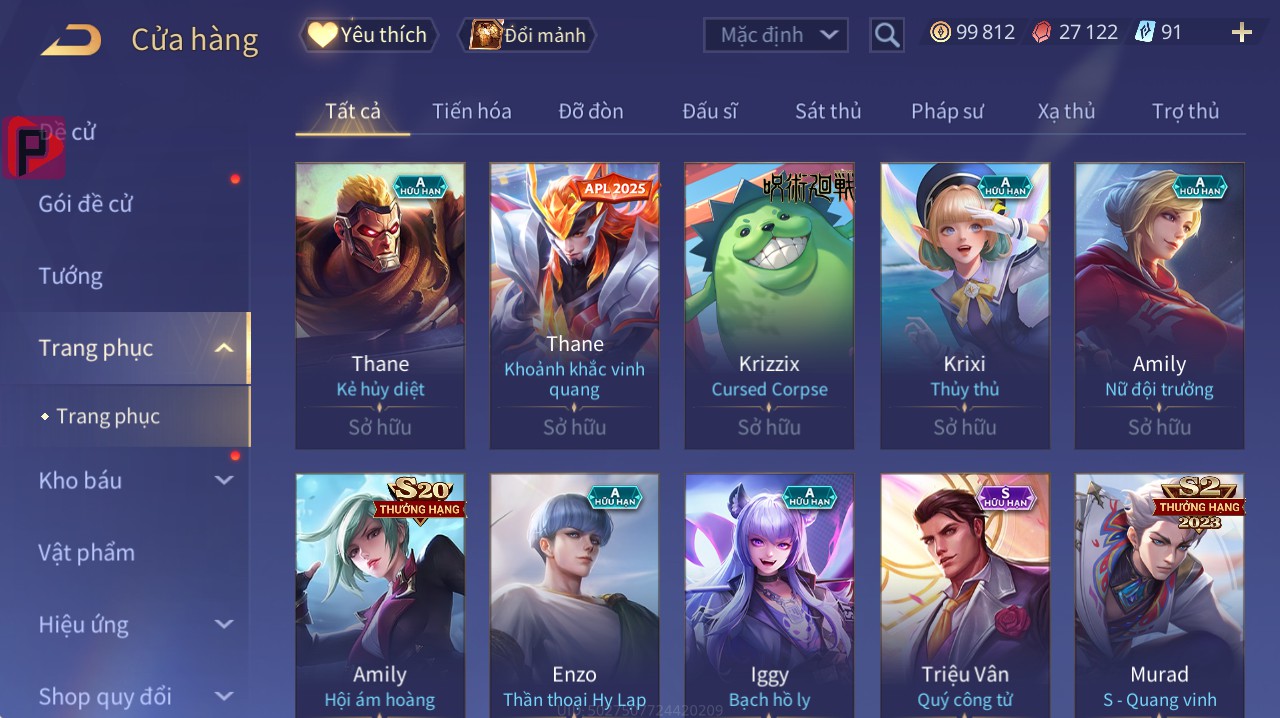Collapse the Trang phục section

click(x=224, y=348)
